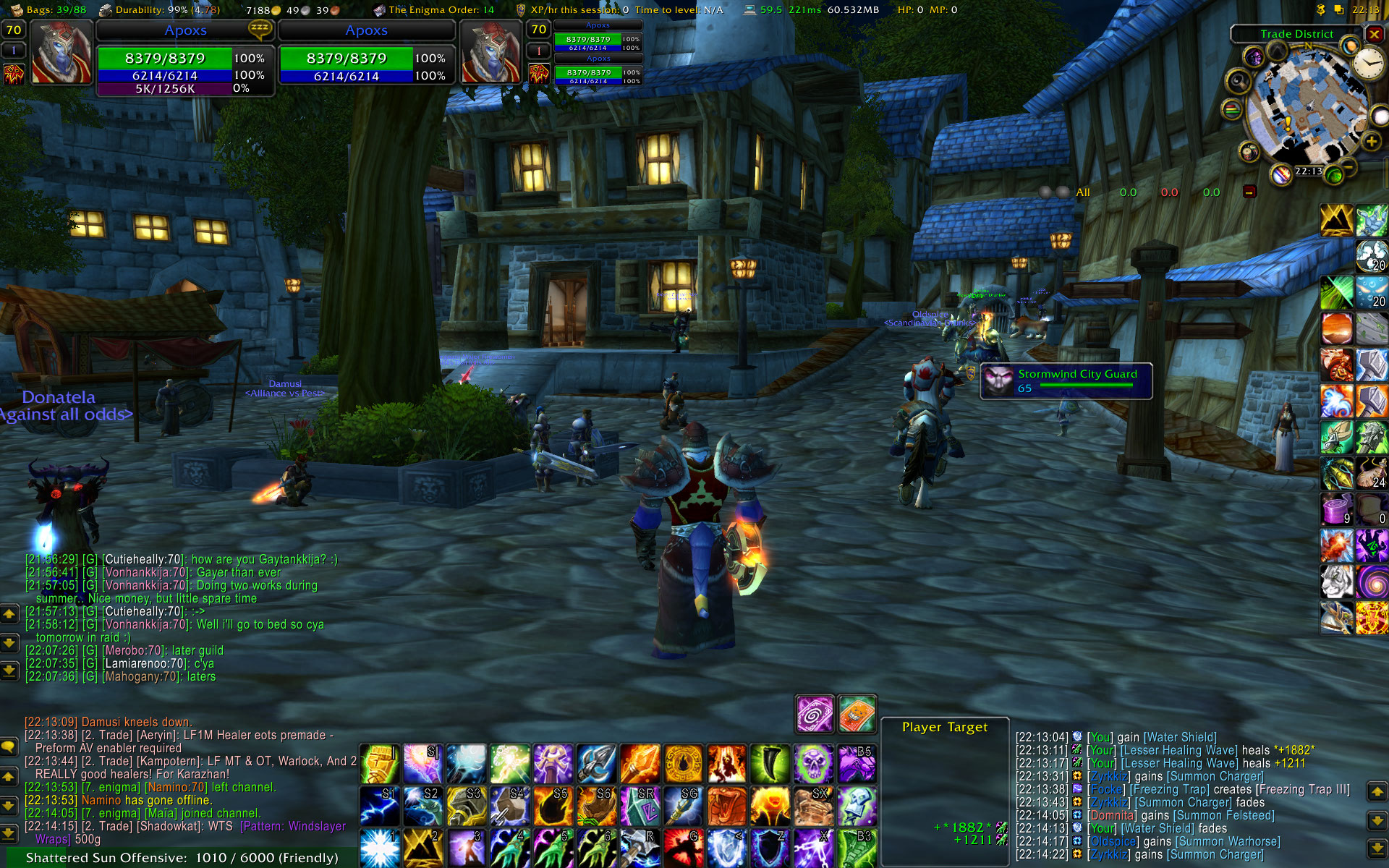Click the clock on the minimap
Image resolution: width=1389 pixels, height=868 pixels.
pyautogui.click(x=1368, y=64)
